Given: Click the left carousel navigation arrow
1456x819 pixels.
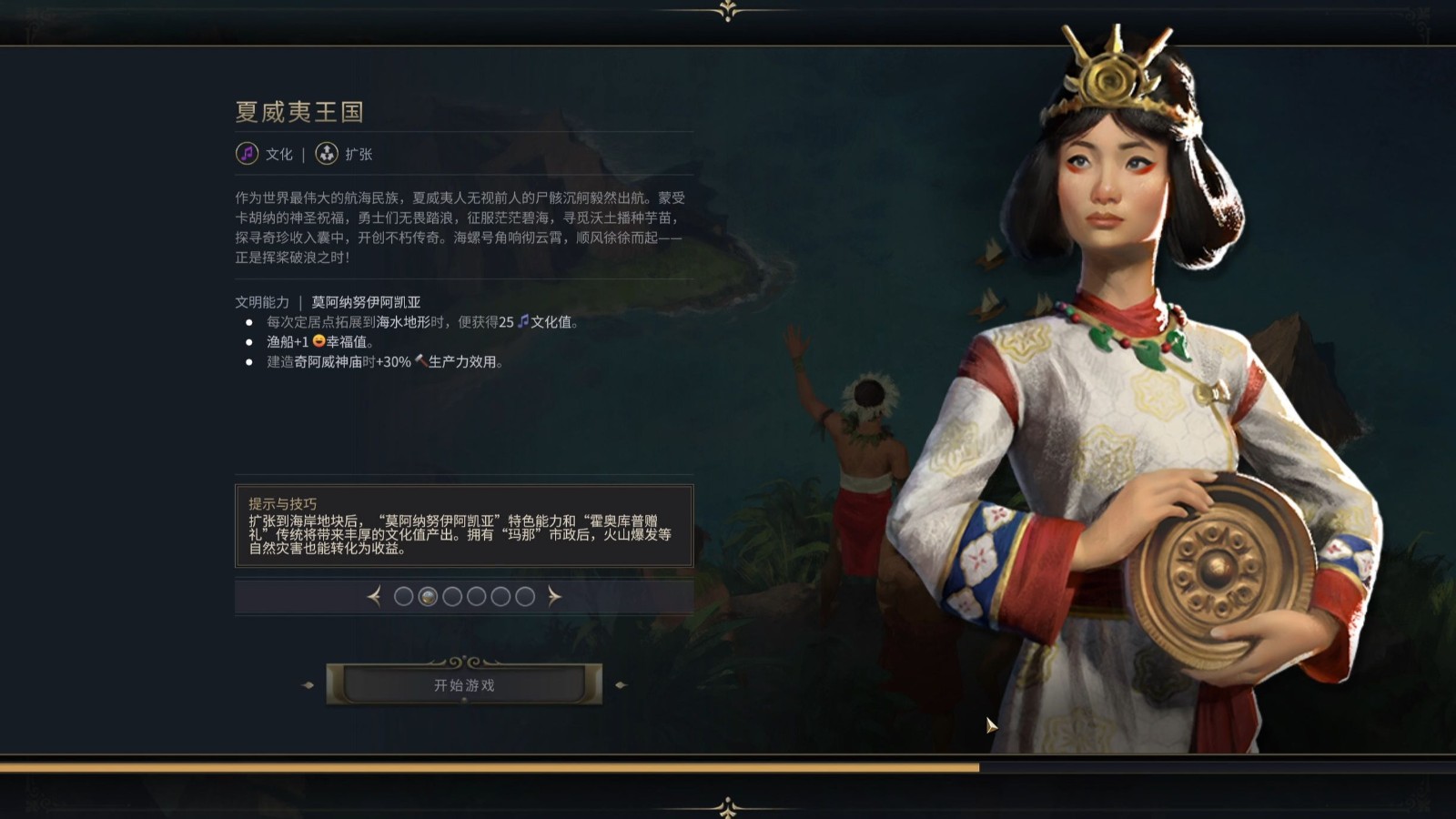Looking at the screenshot, I should coord(375,597).
